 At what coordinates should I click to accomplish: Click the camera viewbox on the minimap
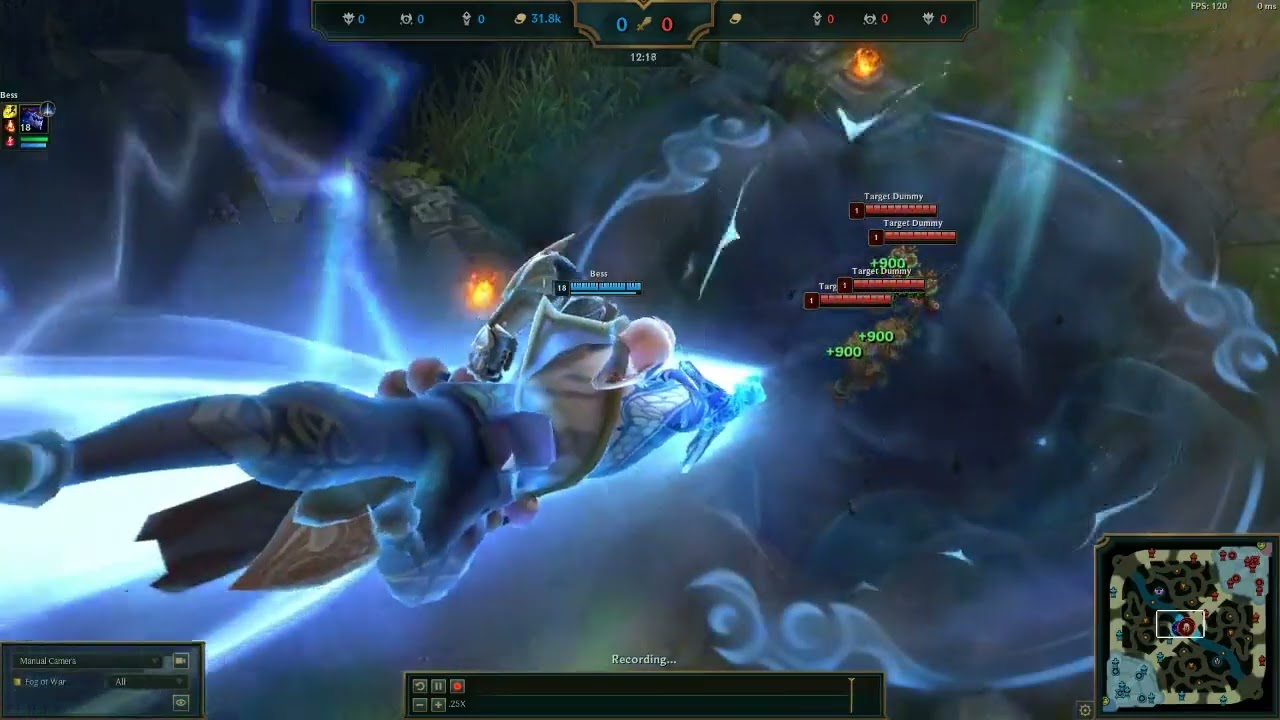point(1180,624)
